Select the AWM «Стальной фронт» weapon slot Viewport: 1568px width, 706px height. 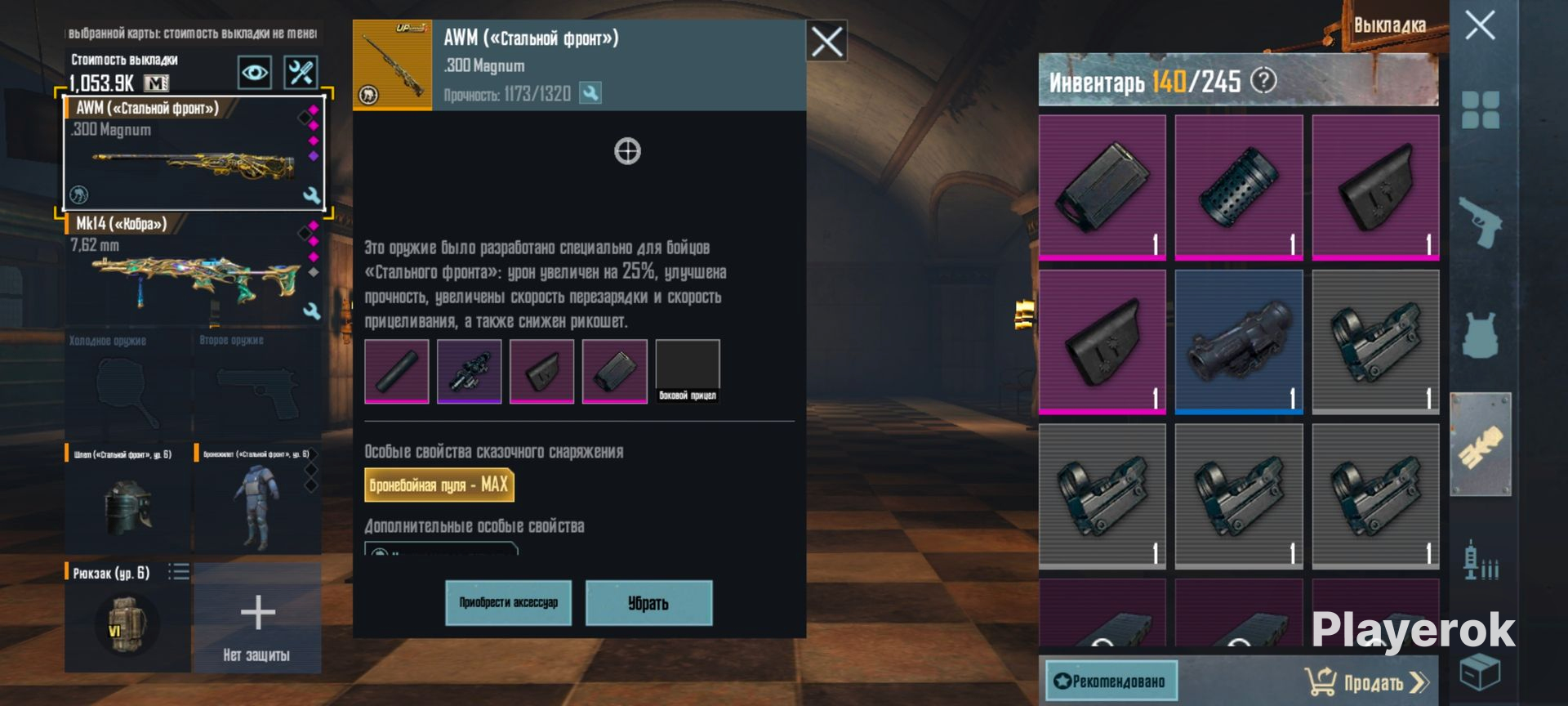194,154
